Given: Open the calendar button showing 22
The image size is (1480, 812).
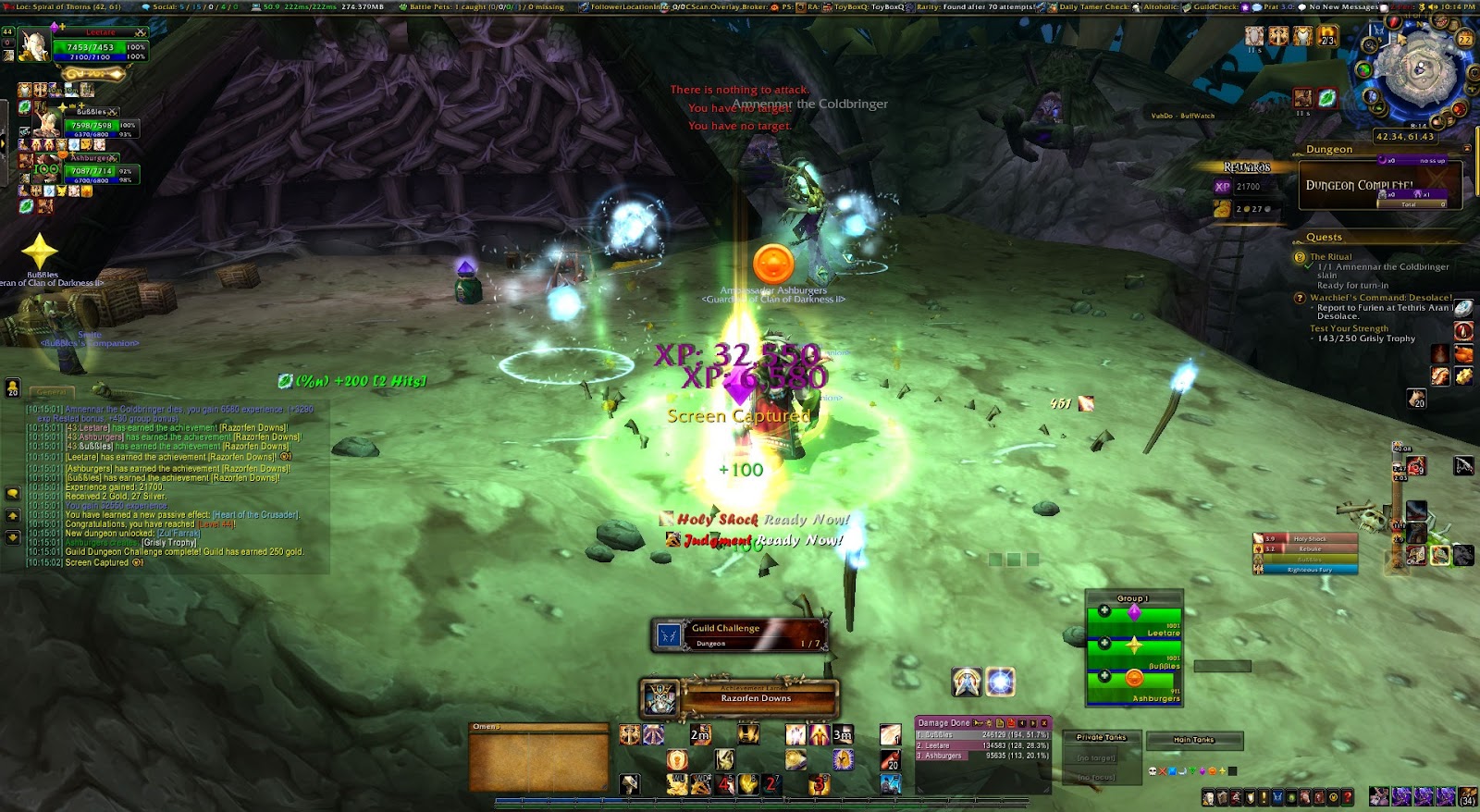Looking at the screenshot, I should coord(1464,39).
